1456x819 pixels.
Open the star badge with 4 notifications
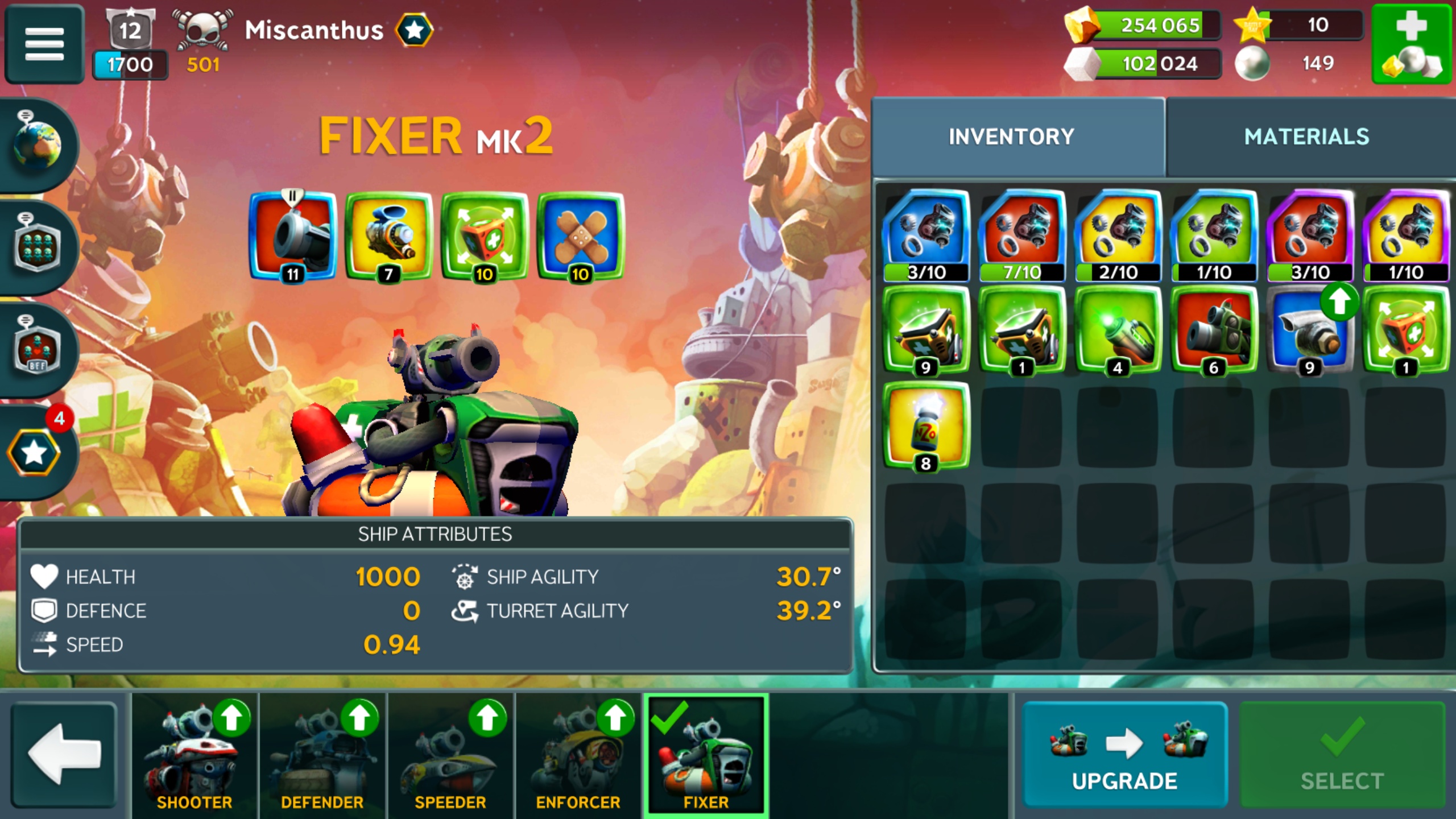(x=35, y=452)
